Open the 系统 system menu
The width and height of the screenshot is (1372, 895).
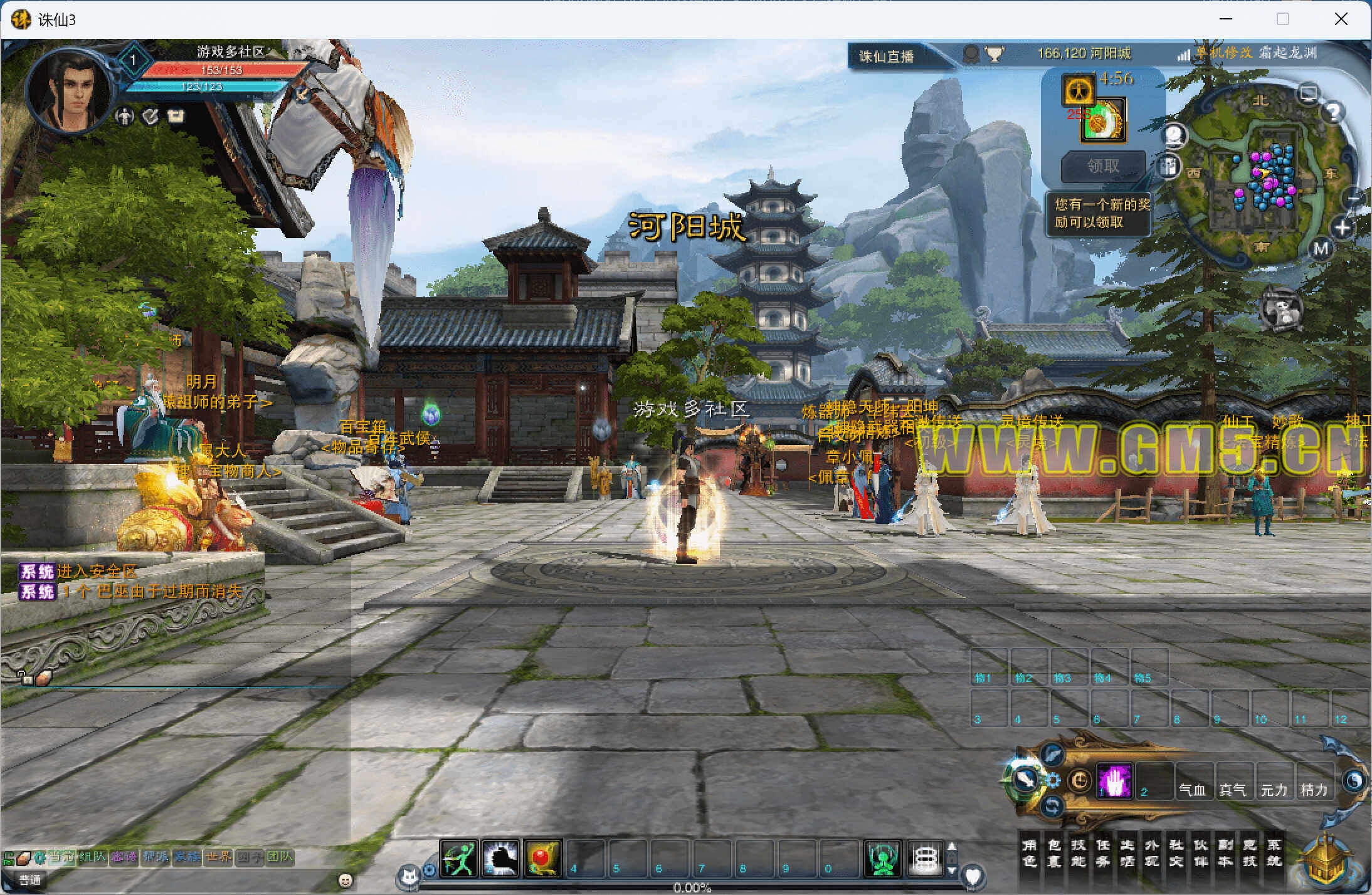pyautogui.click(x=1274, y=853)
